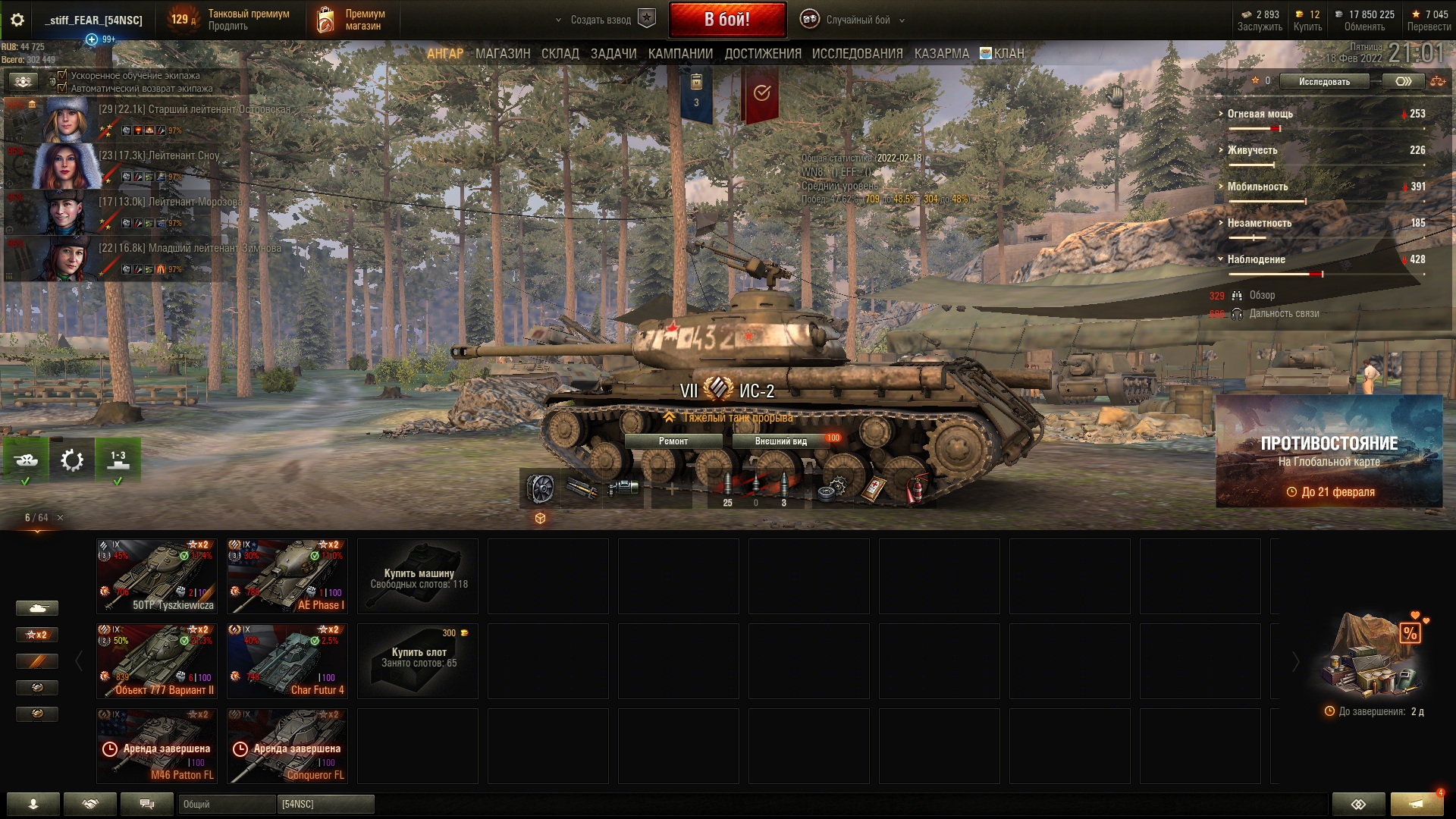Image resolution: width=1456 pixels, height=819 pixels.
Task: Open Внешний вид customization
Action: click(x=781, y=441)
